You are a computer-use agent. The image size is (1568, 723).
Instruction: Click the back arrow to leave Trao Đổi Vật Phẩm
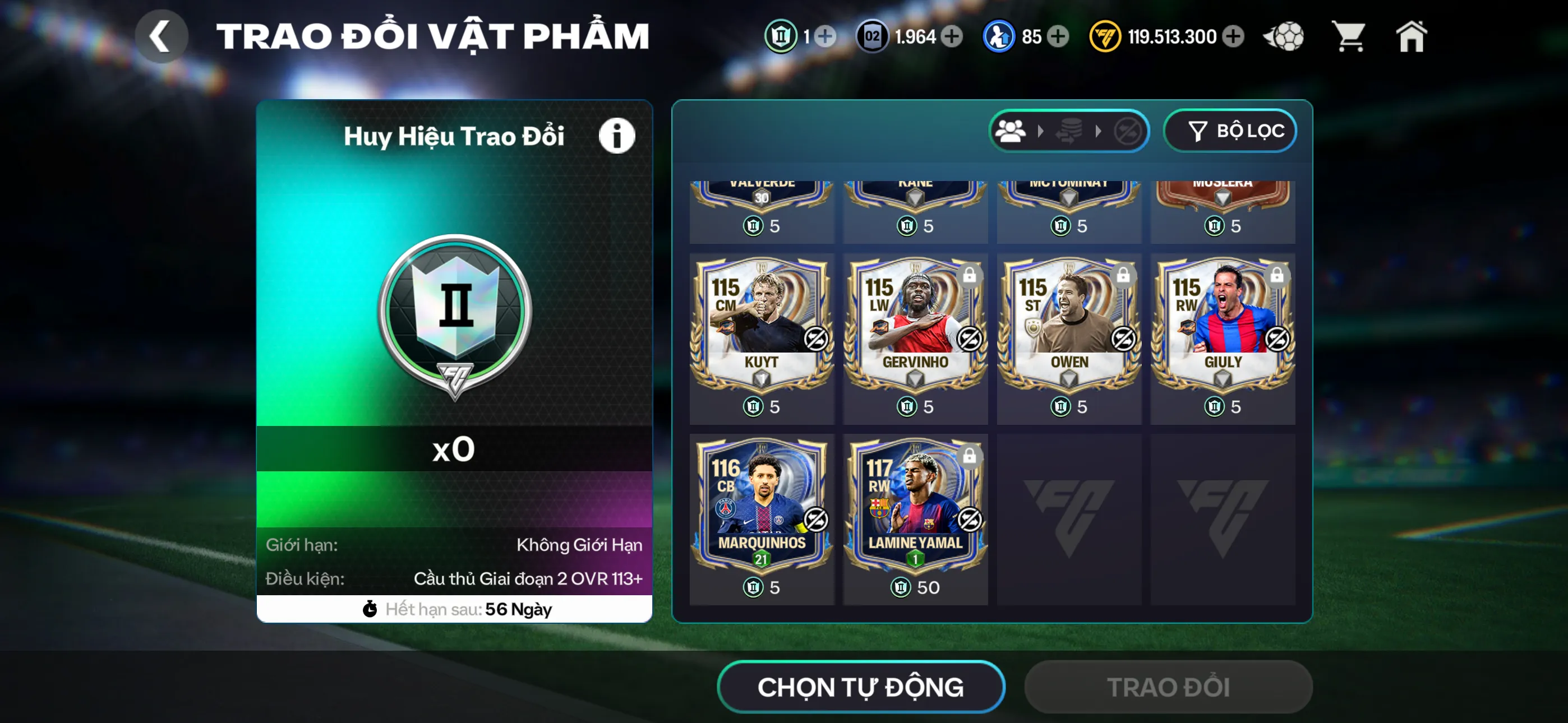162,36
